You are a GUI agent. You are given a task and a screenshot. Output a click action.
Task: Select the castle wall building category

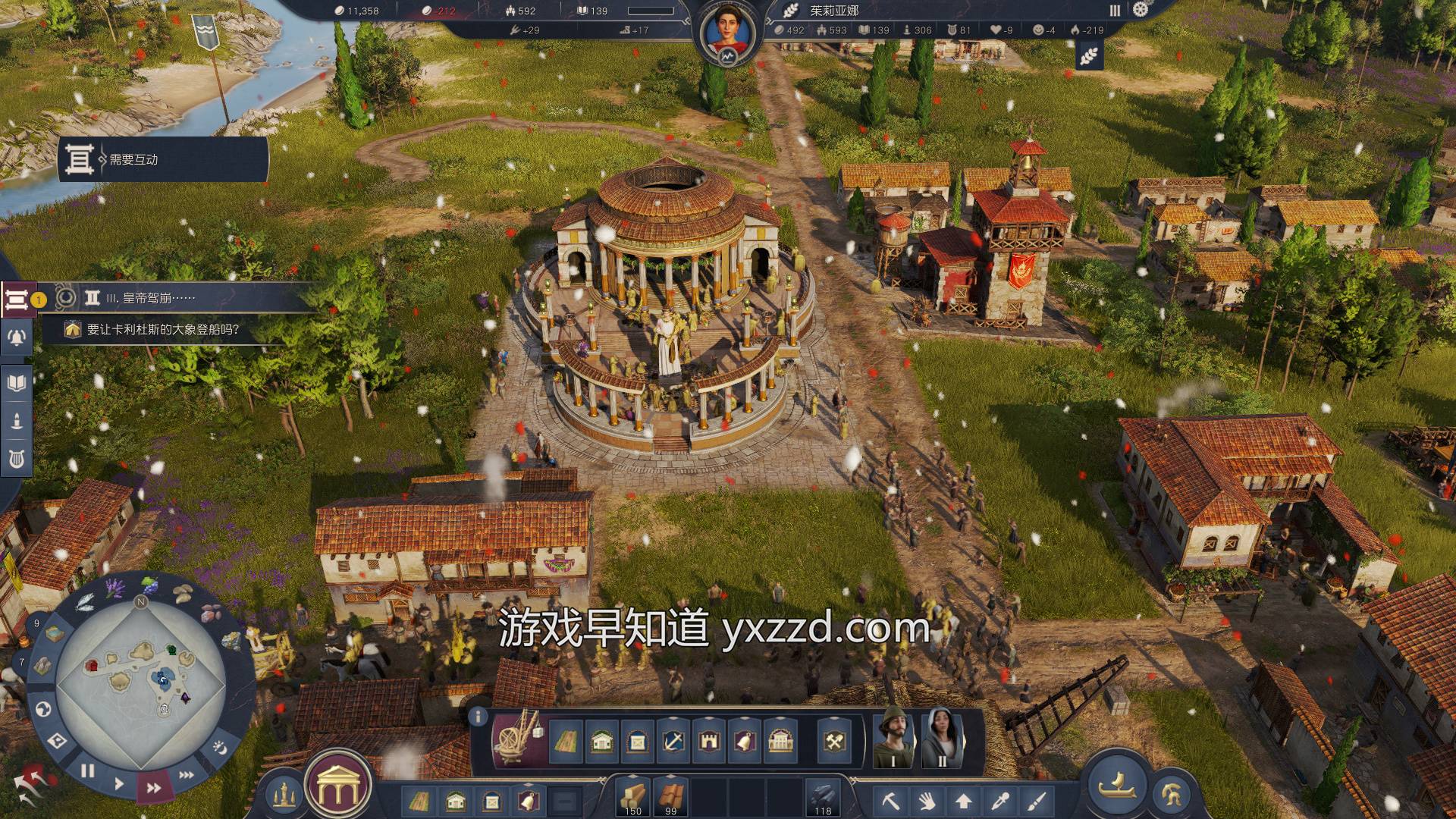709,741
